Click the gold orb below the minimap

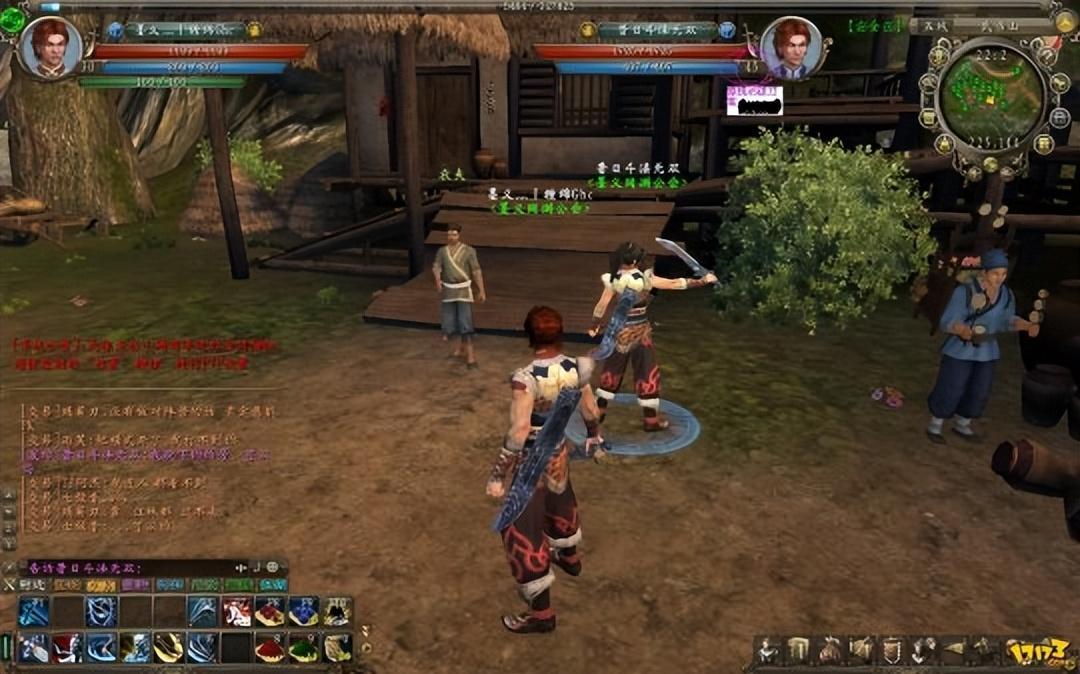pyautogui.click(x=990, y=165)
